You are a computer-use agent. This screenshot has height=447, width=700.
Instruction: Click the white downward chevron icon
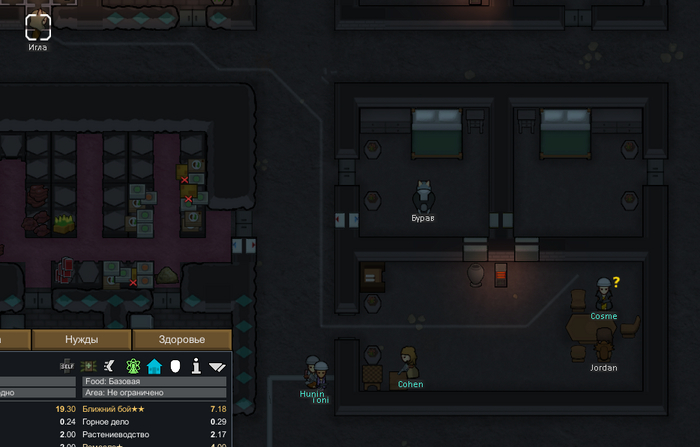click(x=217, y=367)
